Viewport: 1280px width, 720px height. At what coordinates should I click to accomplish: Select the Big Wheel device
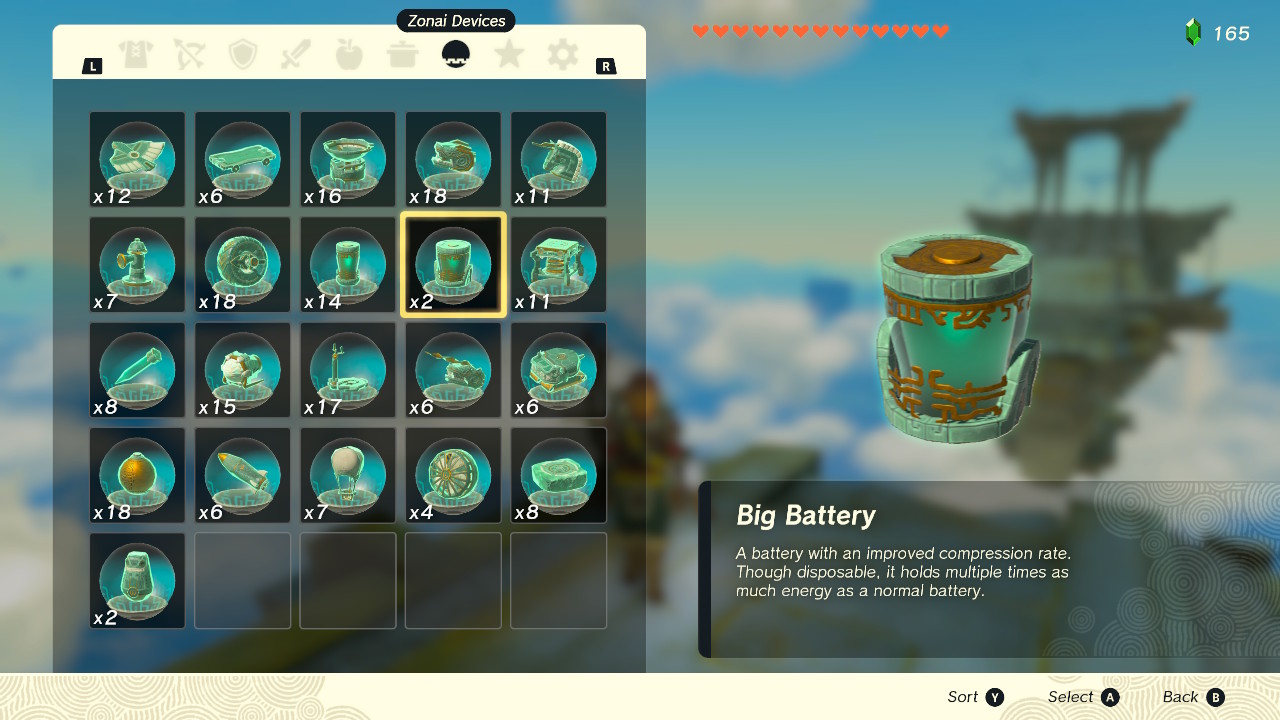[x=242, y=264]
